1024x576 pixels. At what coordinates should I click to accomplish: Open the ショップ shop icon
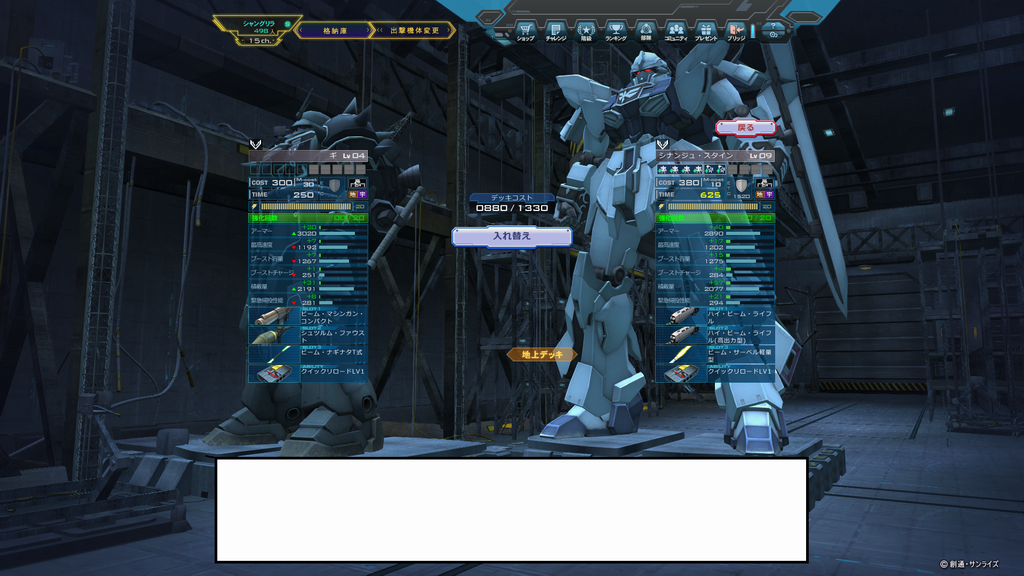(x=525, y=31)
